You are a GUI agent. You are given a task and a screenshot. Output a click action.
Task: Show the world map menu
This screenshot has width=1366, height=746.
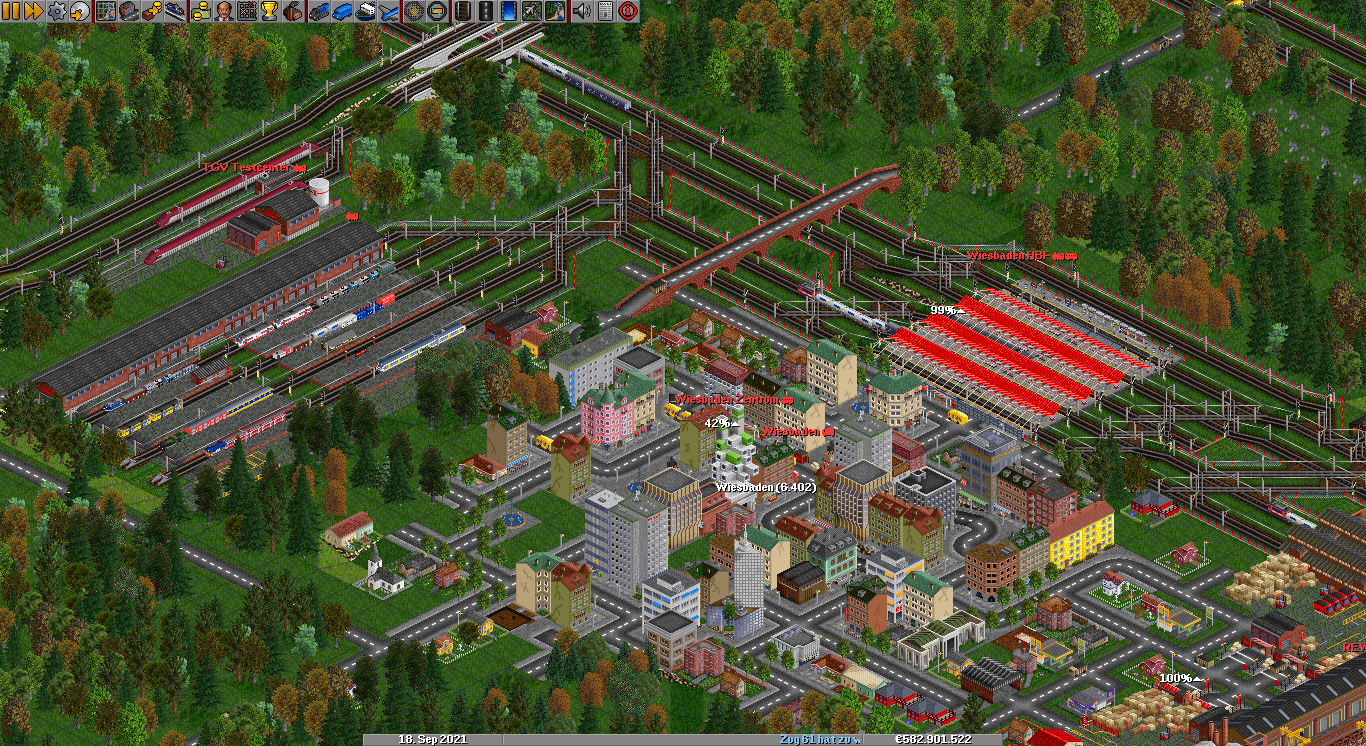106,11
